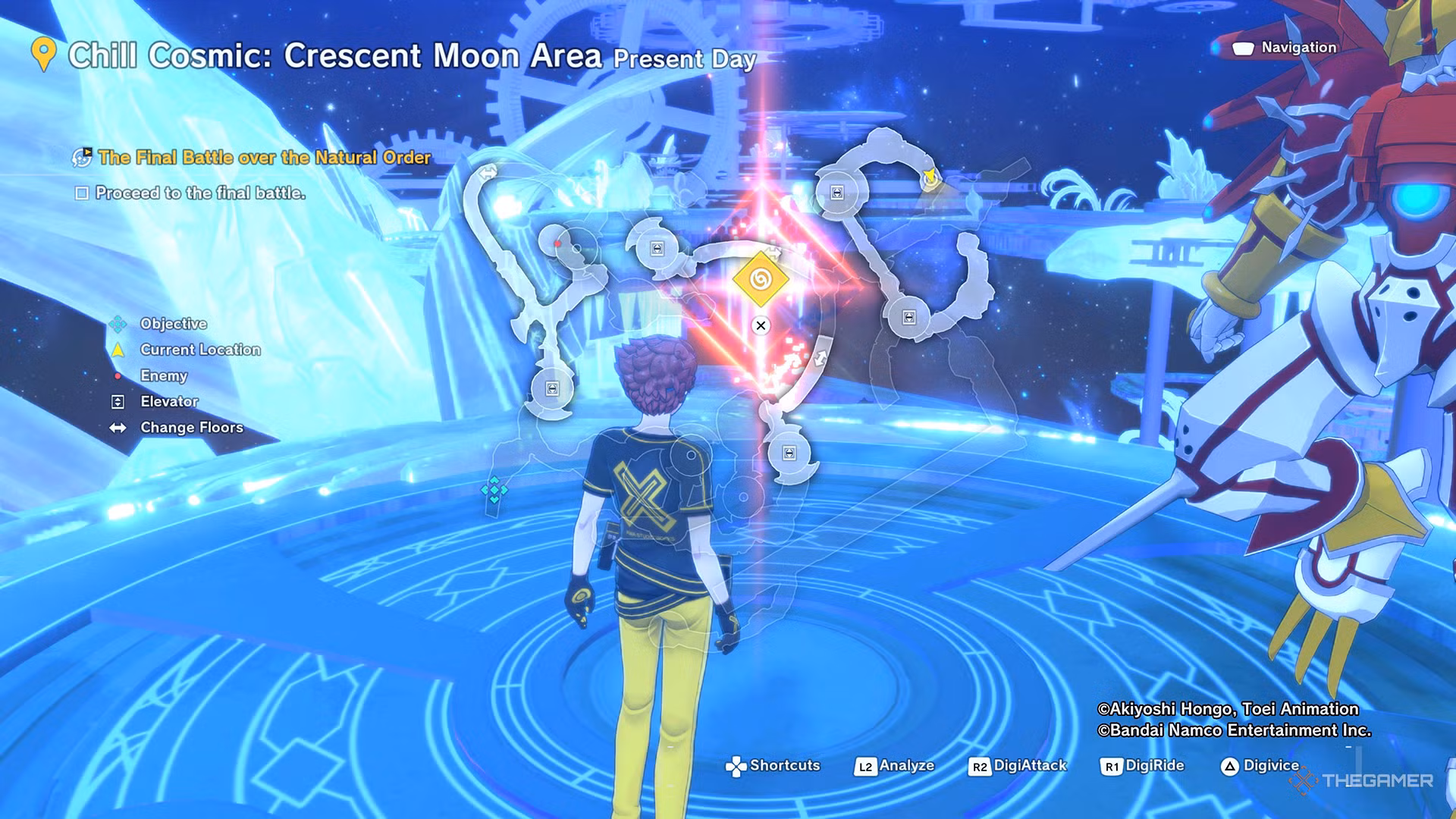Viewport: 1456px width, 819px height.
Task: Select the Change Floors legend entry
Action: tap(191, 428)
